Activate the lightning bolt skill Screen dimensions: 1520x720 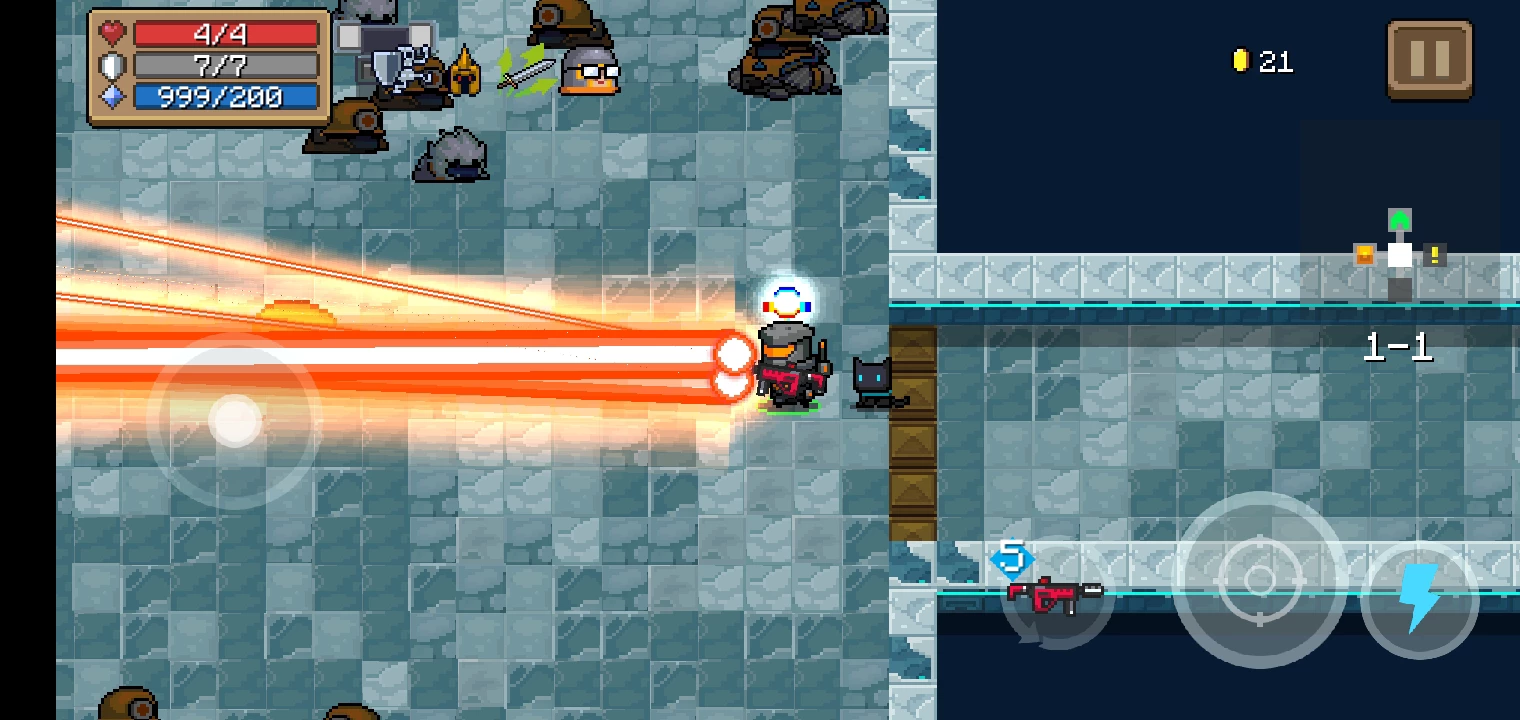pyautogui.click(x=1419, y=598)
